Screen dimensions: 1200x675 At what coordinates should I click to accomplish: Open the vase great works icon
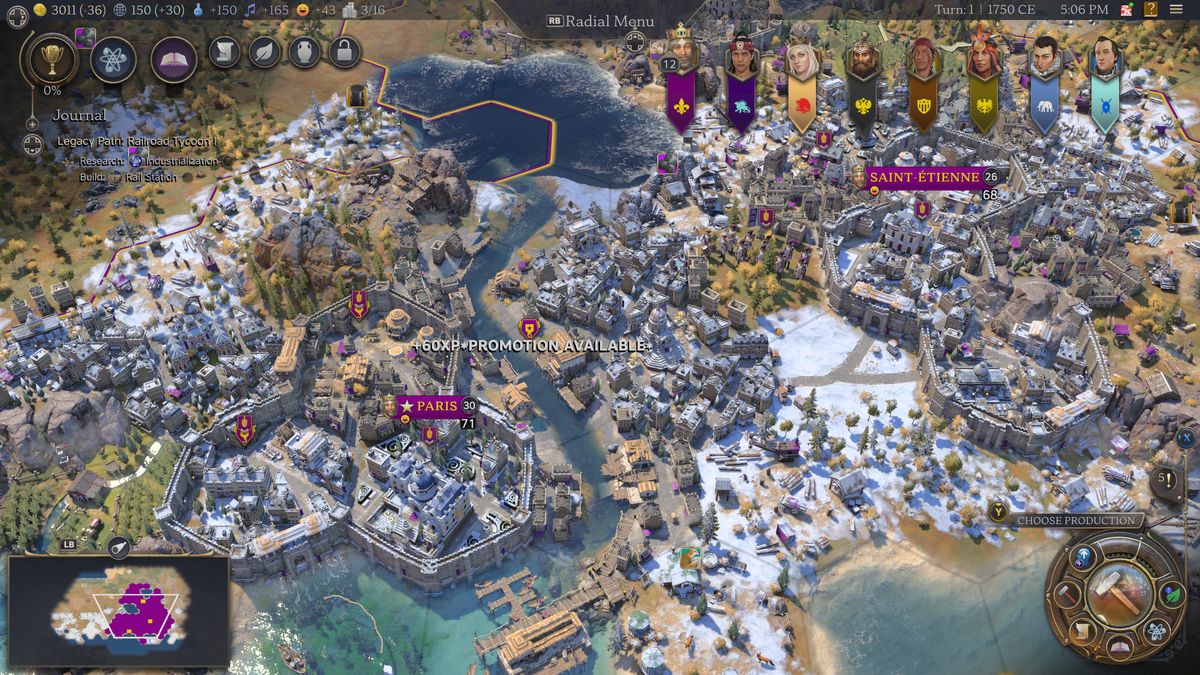point(304,51)
